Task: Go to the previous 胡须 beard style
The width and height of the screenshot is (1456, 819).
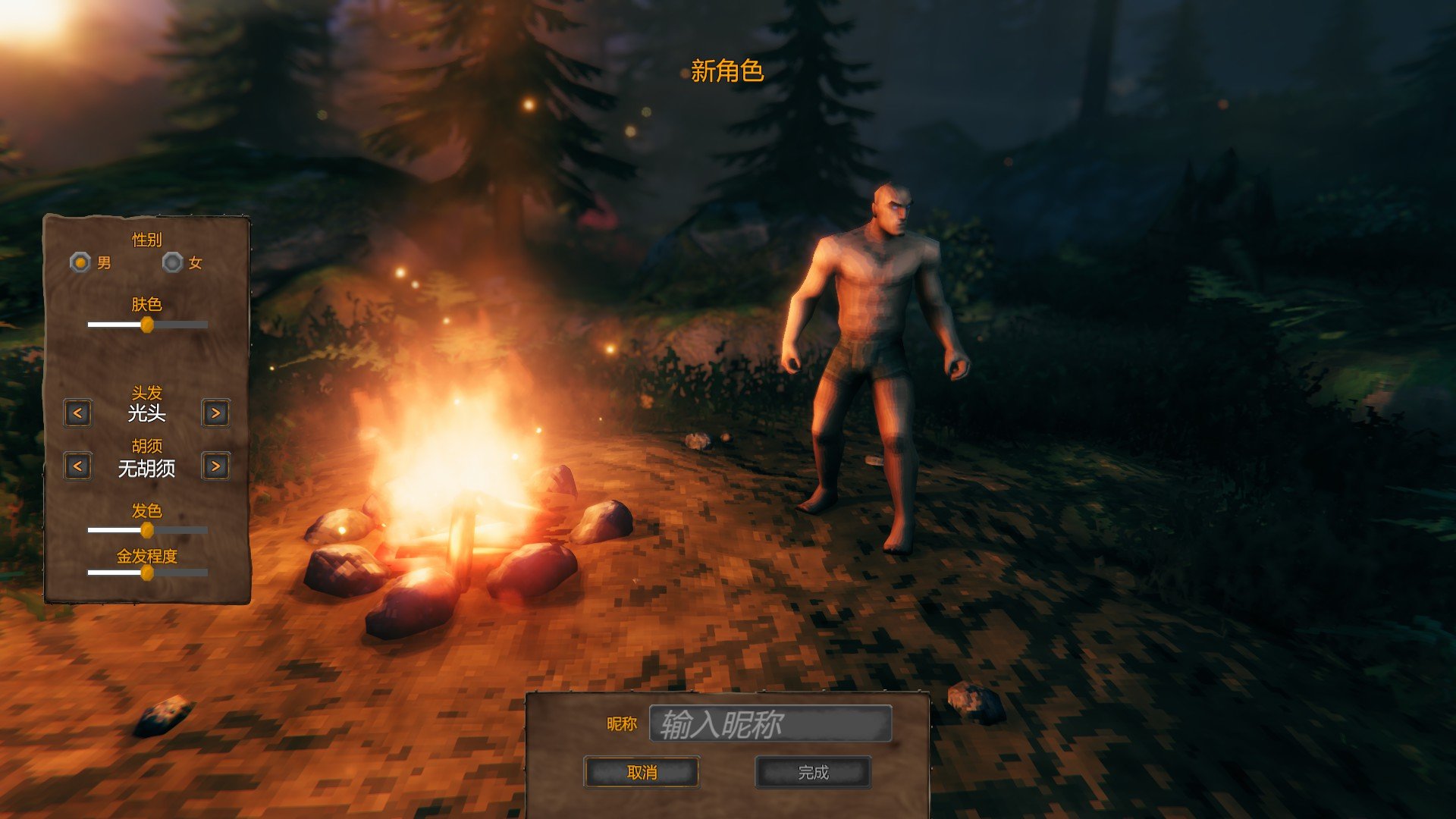Action: click(77, 466)
